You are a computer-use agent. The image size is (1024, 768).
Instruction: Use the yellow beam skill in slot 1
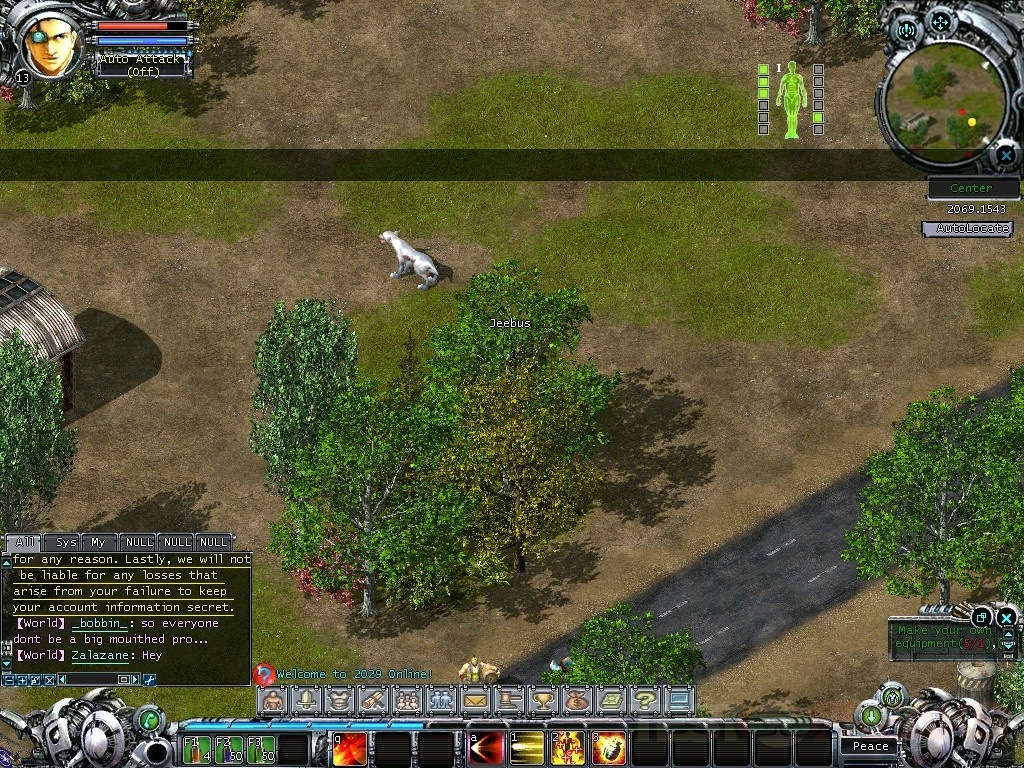click(x=527, y=748)
